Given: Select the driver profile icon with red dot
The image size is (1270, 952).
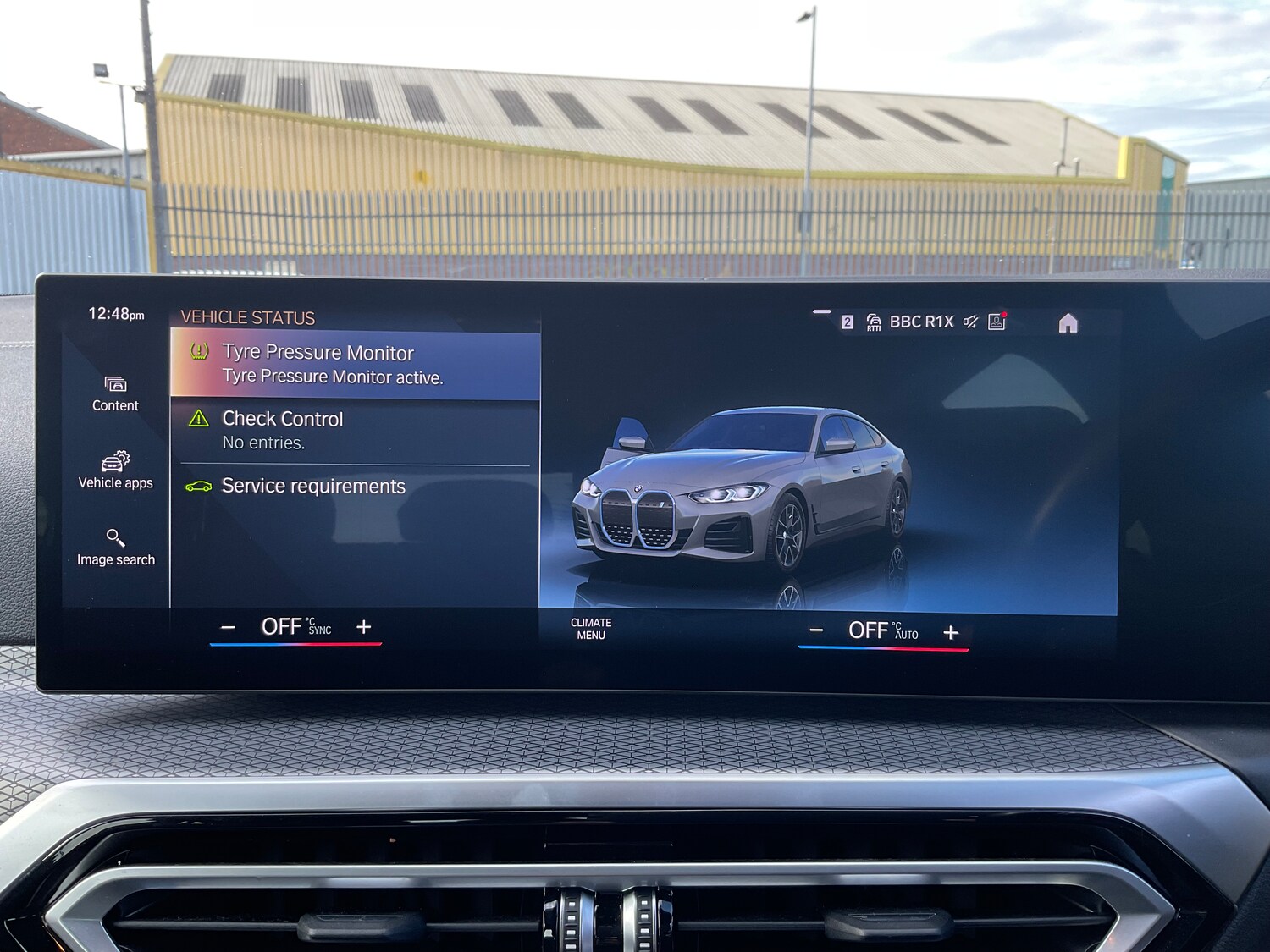Looking at the screenshot, I should (997, 322).
